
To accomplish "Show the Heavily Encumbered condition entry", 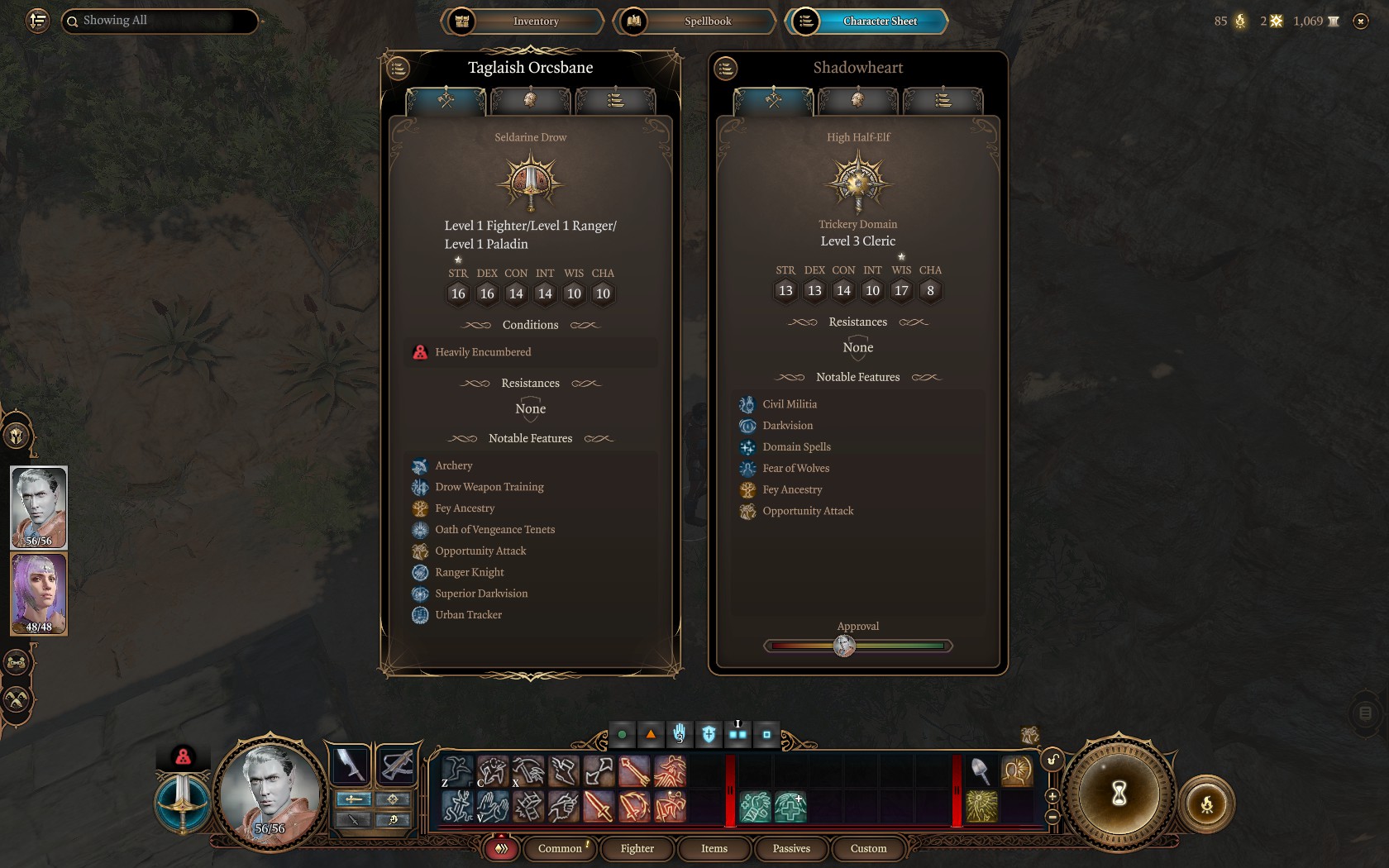I will point(483,352).
